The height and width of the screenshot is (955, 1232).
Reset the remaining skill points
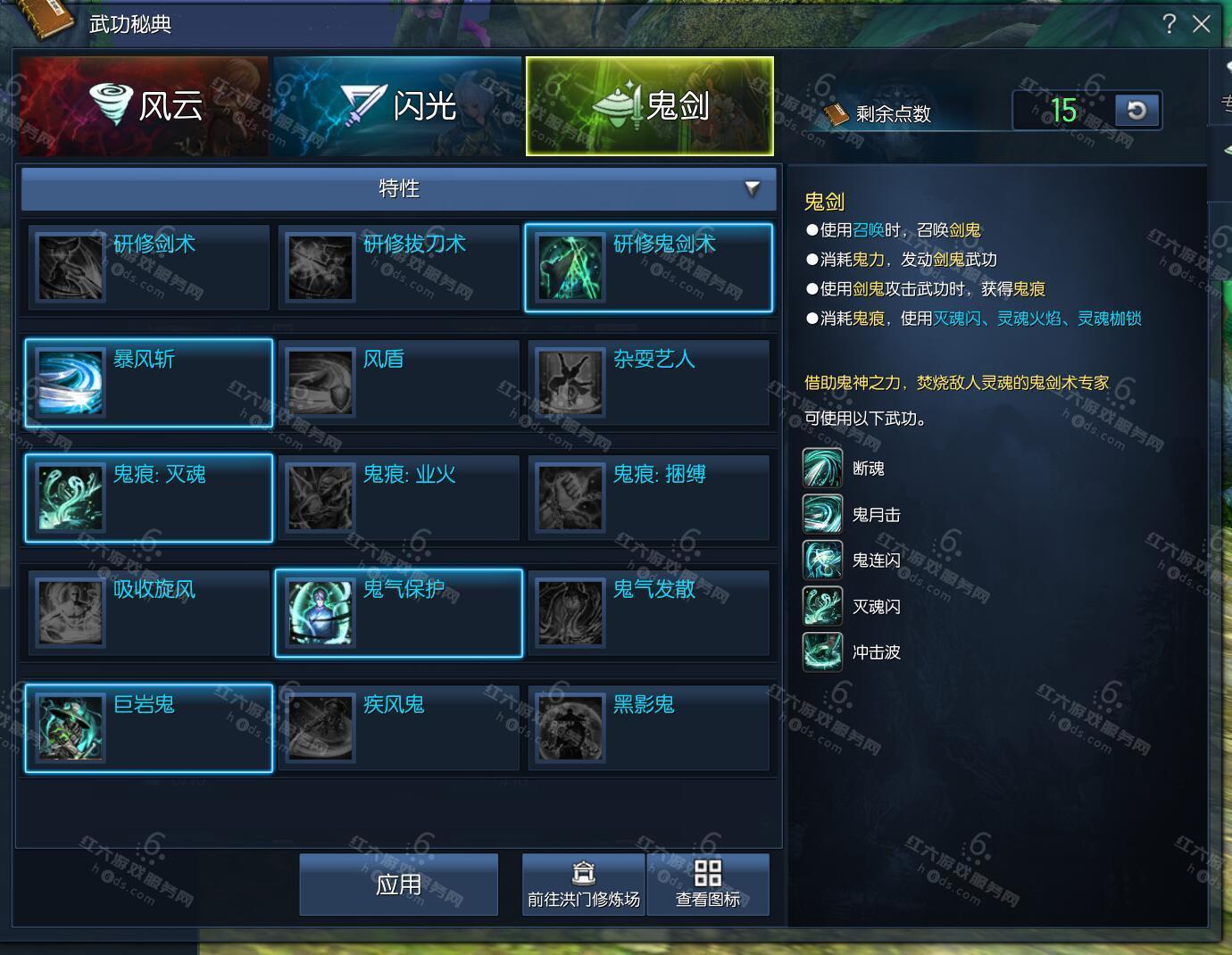click(1136, 111)
